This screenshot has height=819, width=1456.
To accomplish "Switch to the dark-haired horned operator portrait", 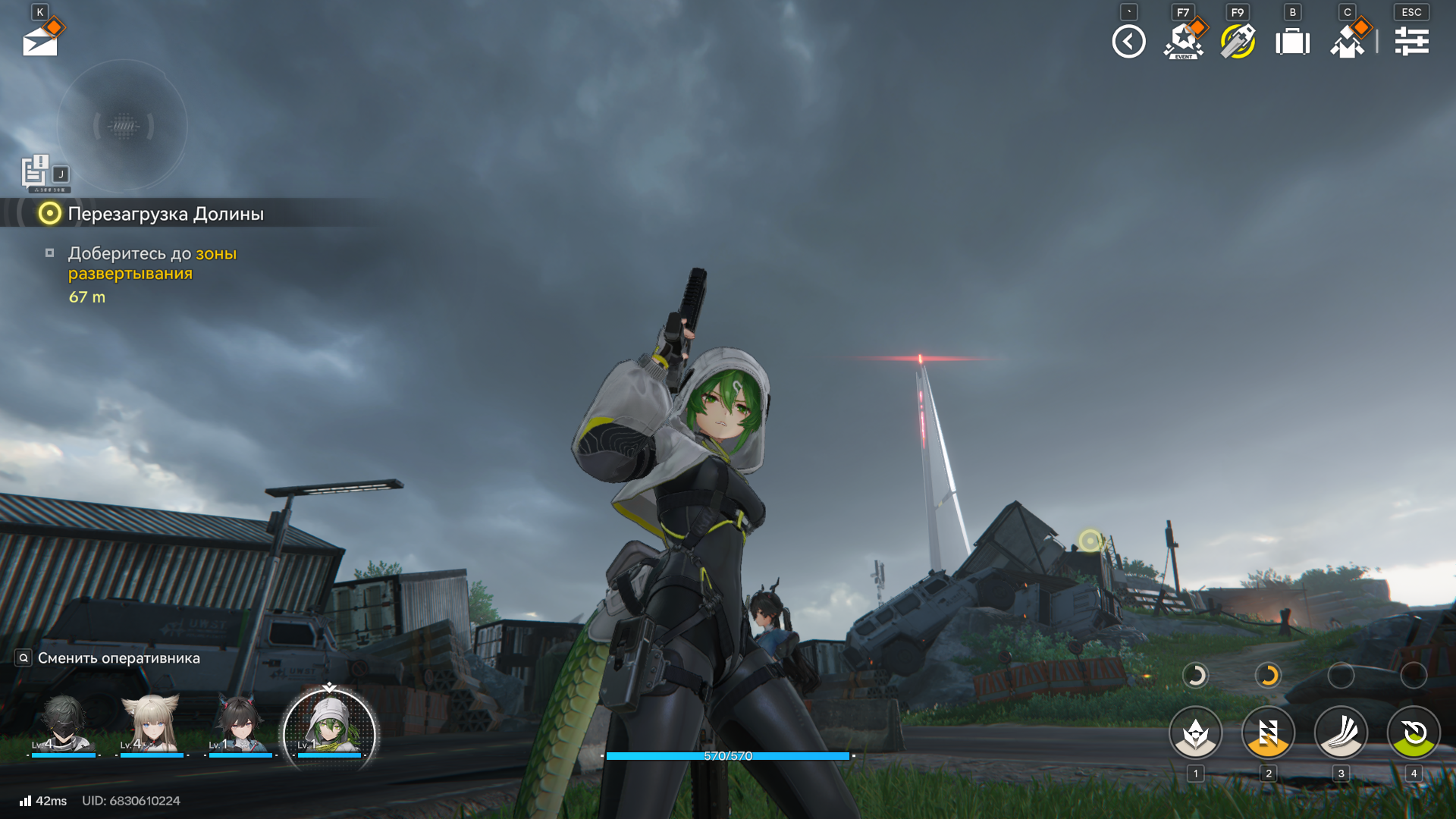I will (240, 726).
